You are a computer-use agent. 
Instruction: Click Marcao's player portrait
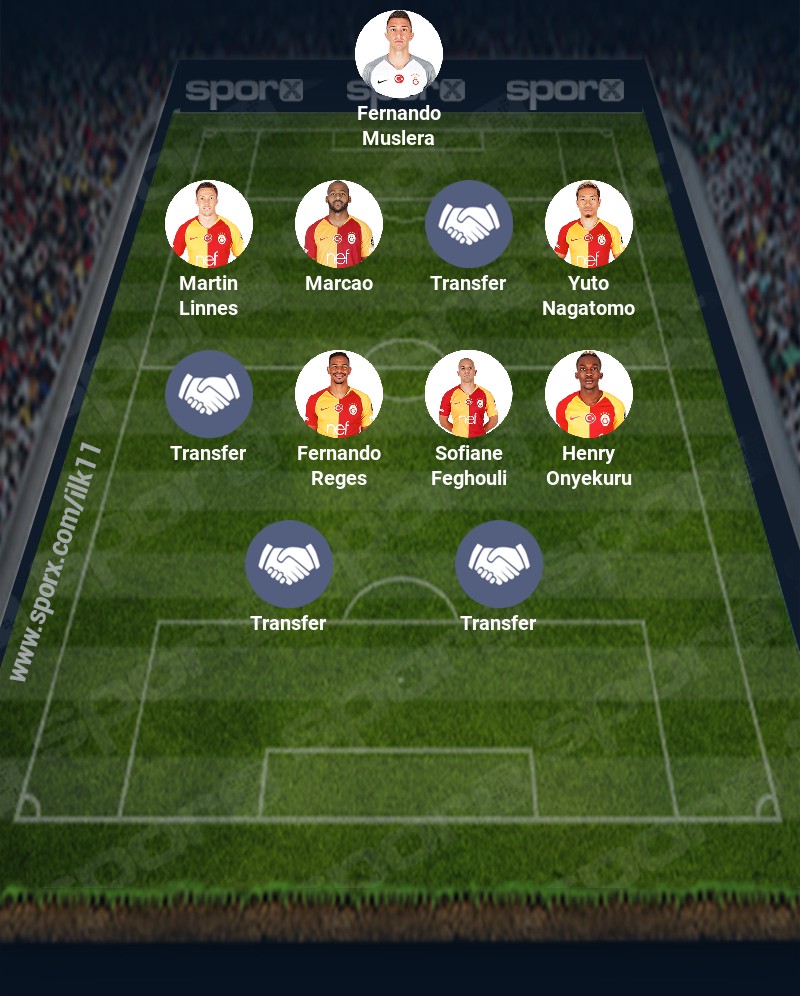click(339, 224)
